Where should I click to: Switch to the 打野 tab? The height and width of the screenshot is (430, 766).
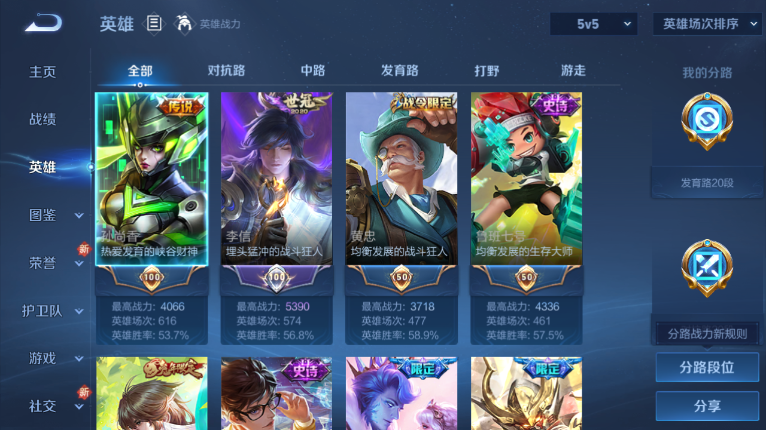[487, 71]
